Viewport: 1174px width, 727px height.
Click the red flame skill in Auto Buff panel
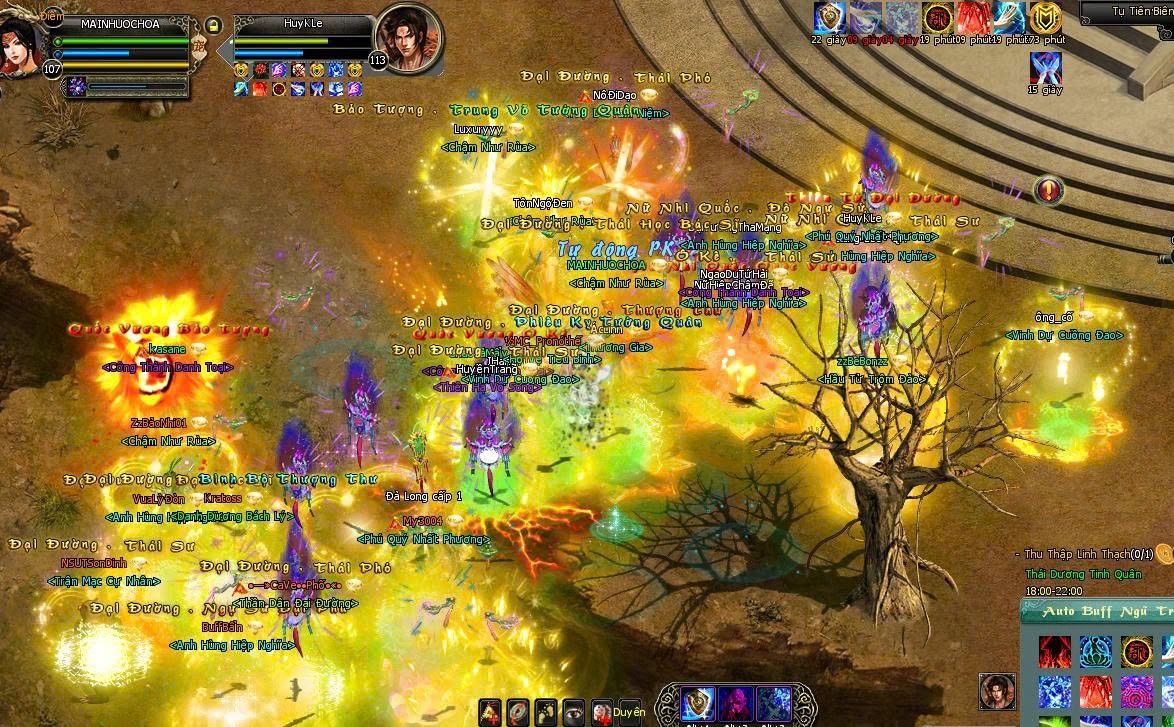coord(1054,652)
